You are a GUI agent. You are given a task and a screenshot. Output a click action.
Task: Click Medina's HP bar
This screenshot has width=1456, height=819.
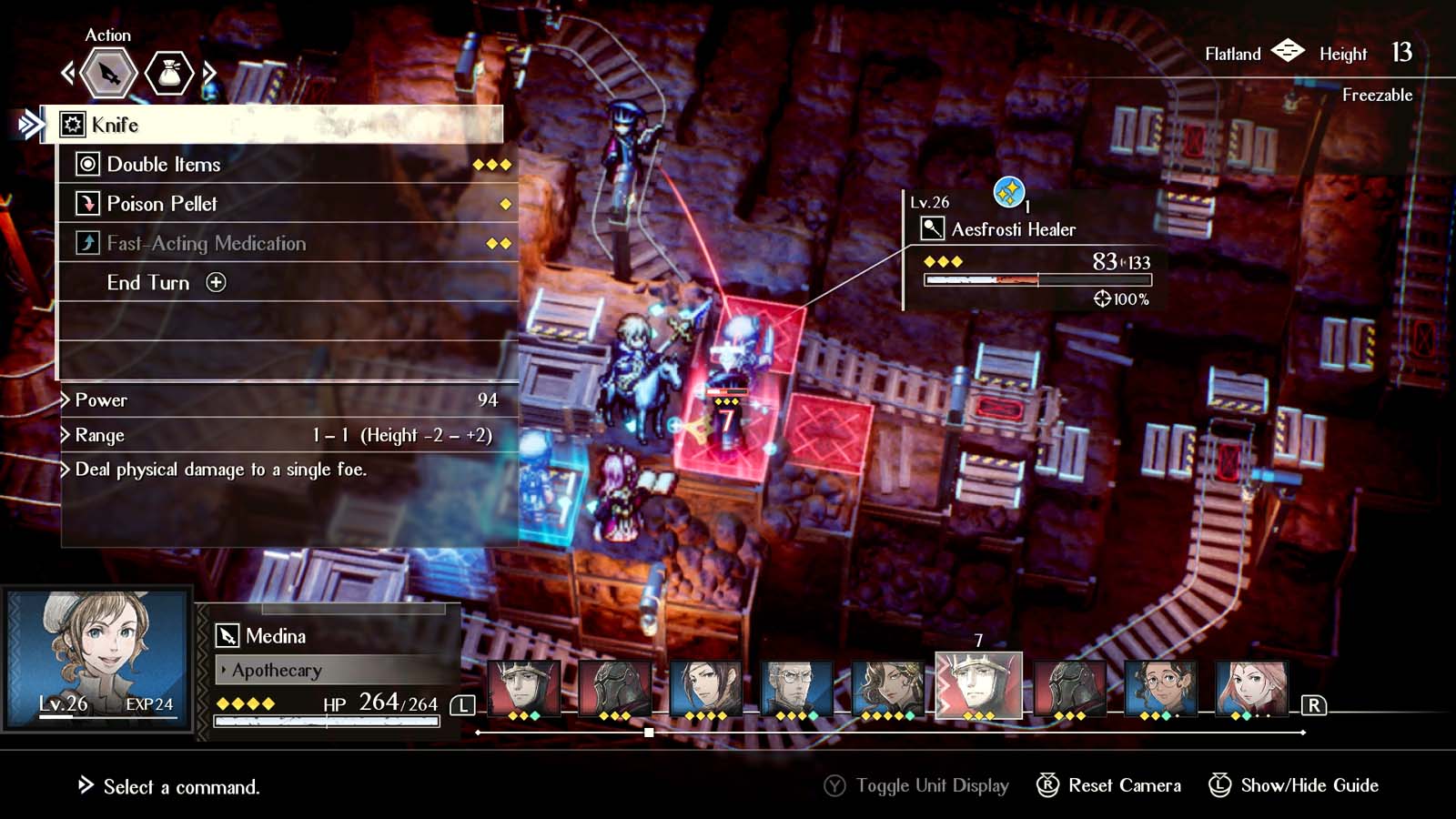(328, 720)
